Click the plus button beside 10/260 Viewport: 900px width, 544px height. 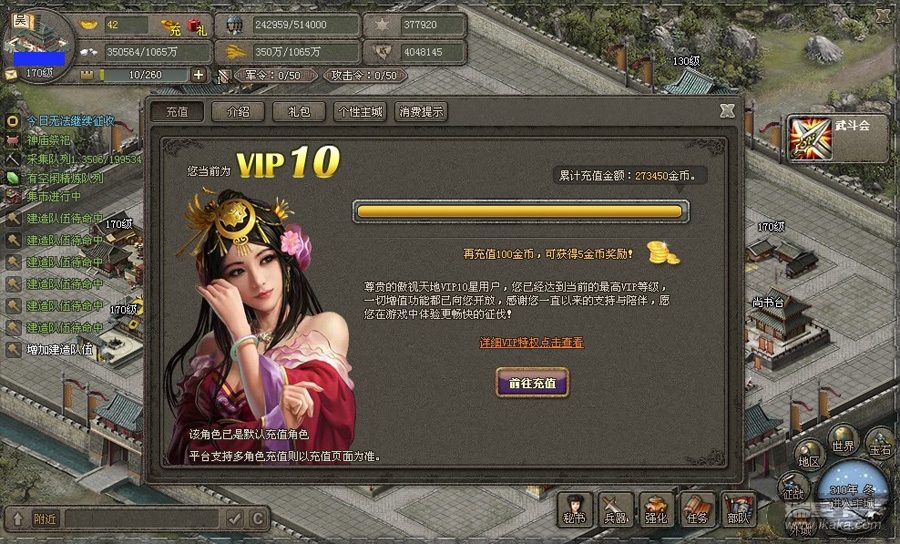198,75
